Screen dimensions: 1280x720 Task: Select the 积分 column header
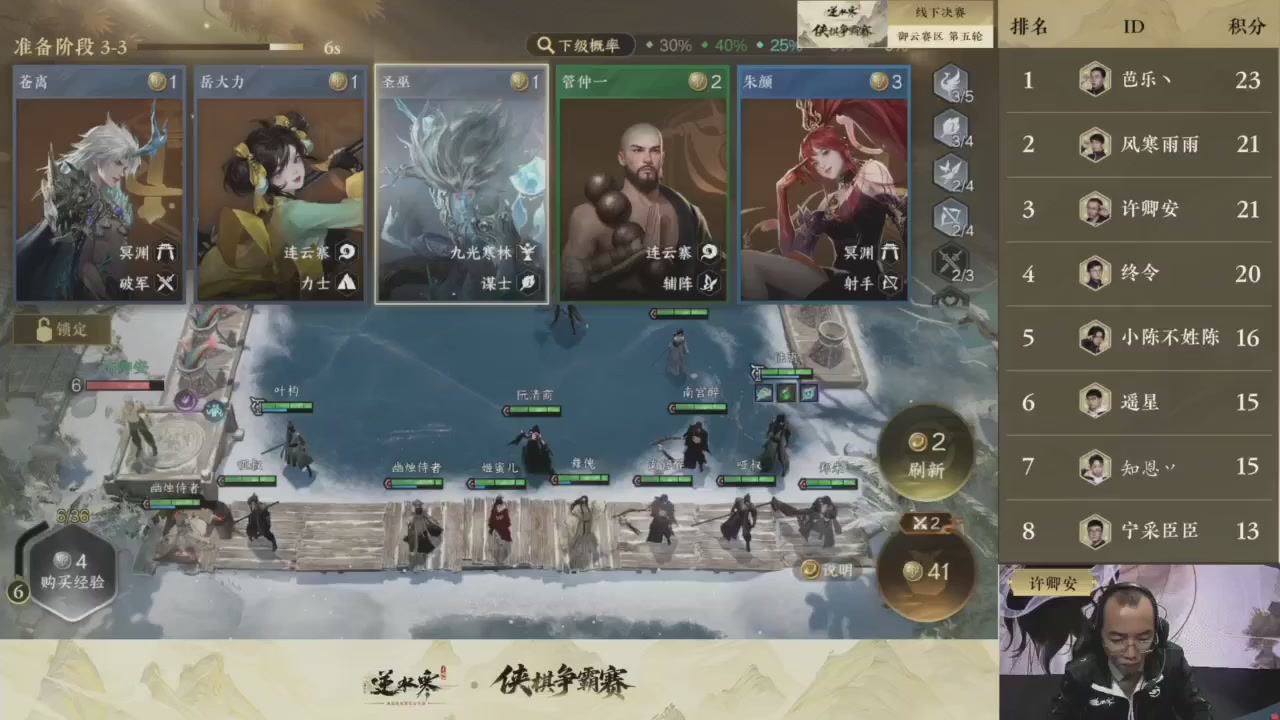1244,27
